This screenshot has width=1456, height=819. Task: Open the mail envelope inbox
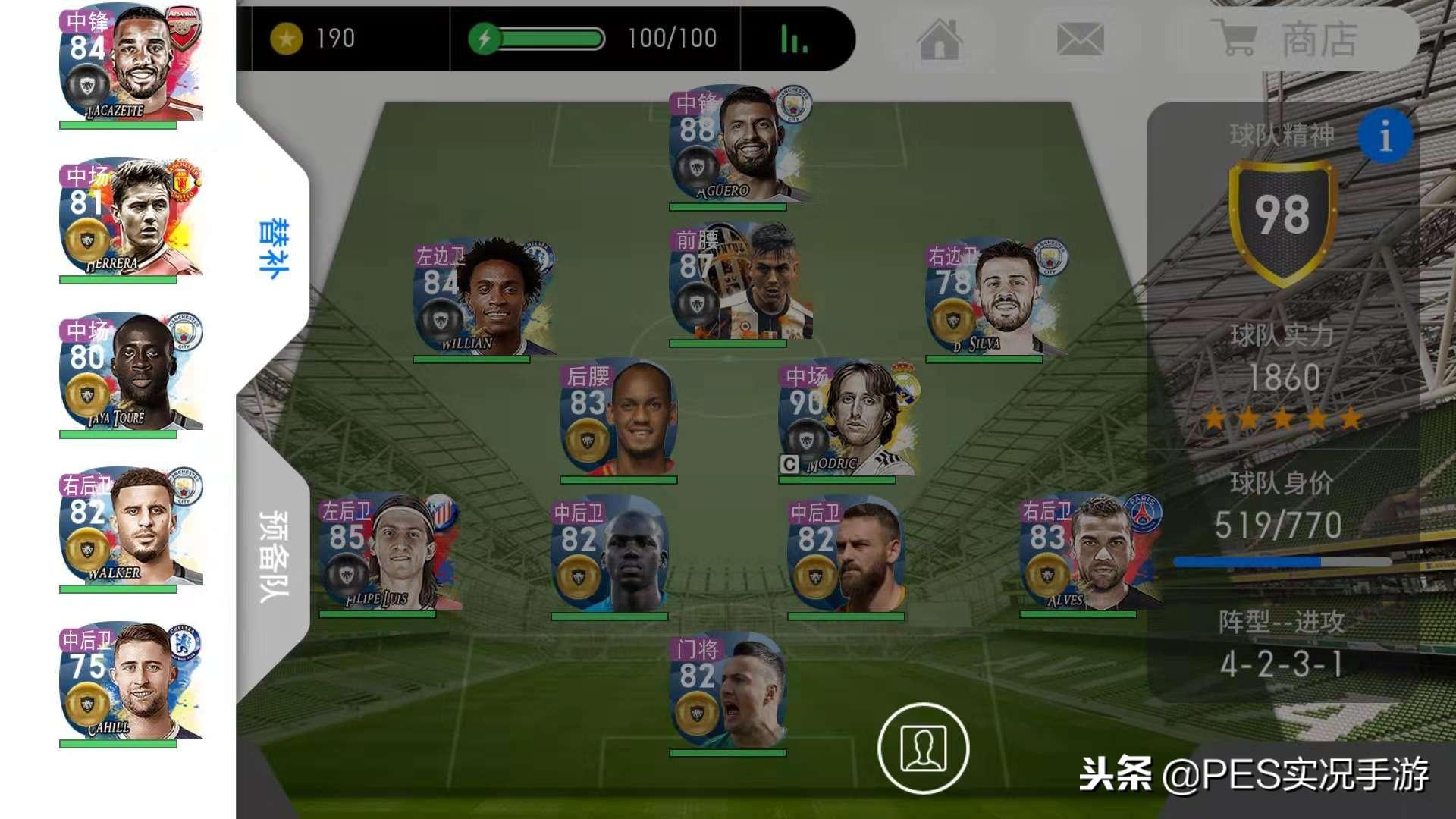coord(1080,39)
